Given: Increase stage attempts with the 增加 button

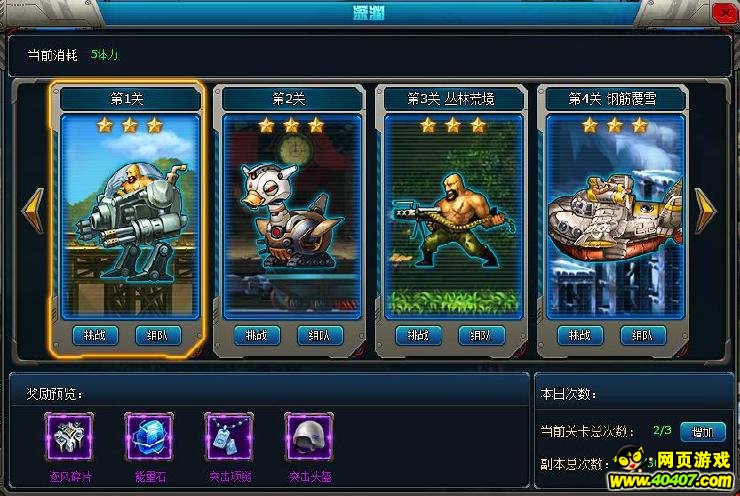Looking at the screenshot, I should point(702,432).
